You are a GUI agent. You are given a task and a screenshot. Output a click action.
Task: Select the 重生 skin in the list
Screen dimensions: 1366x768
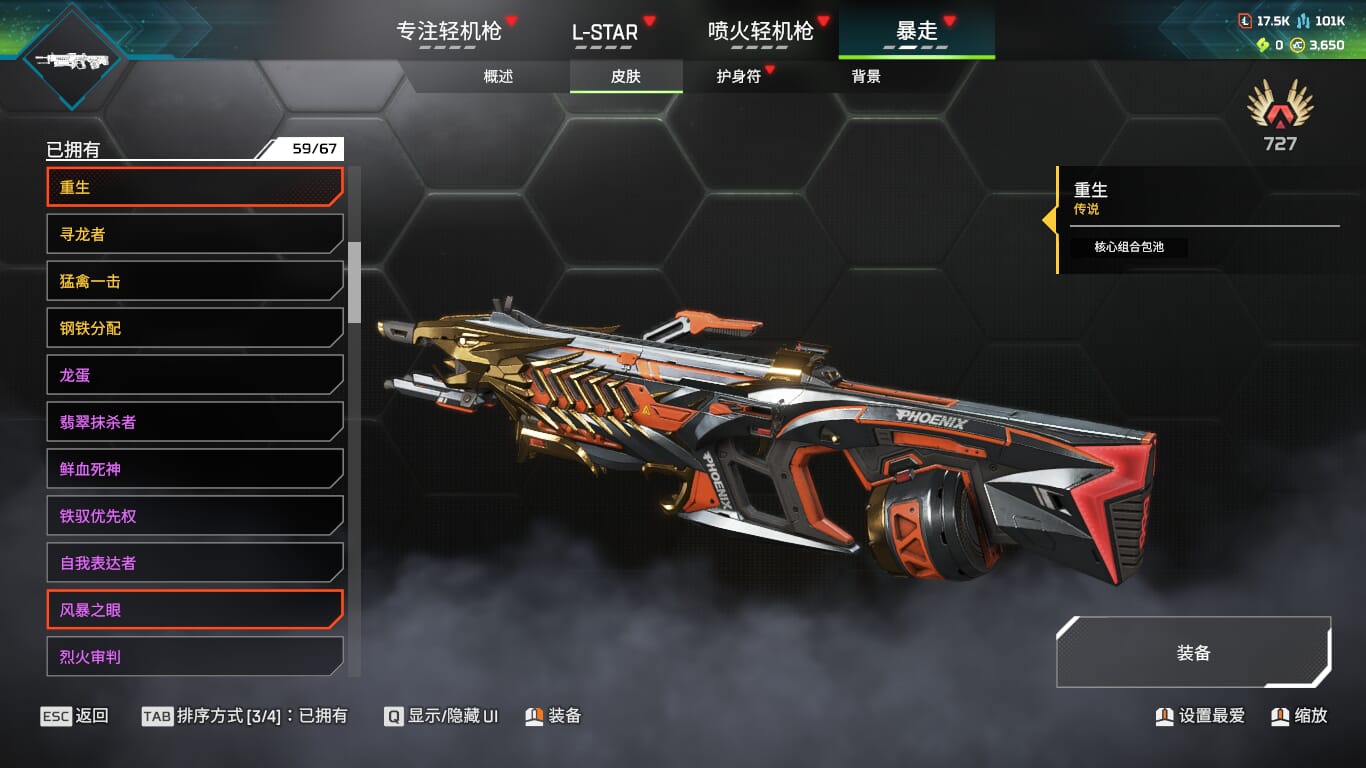click(195, 187)
